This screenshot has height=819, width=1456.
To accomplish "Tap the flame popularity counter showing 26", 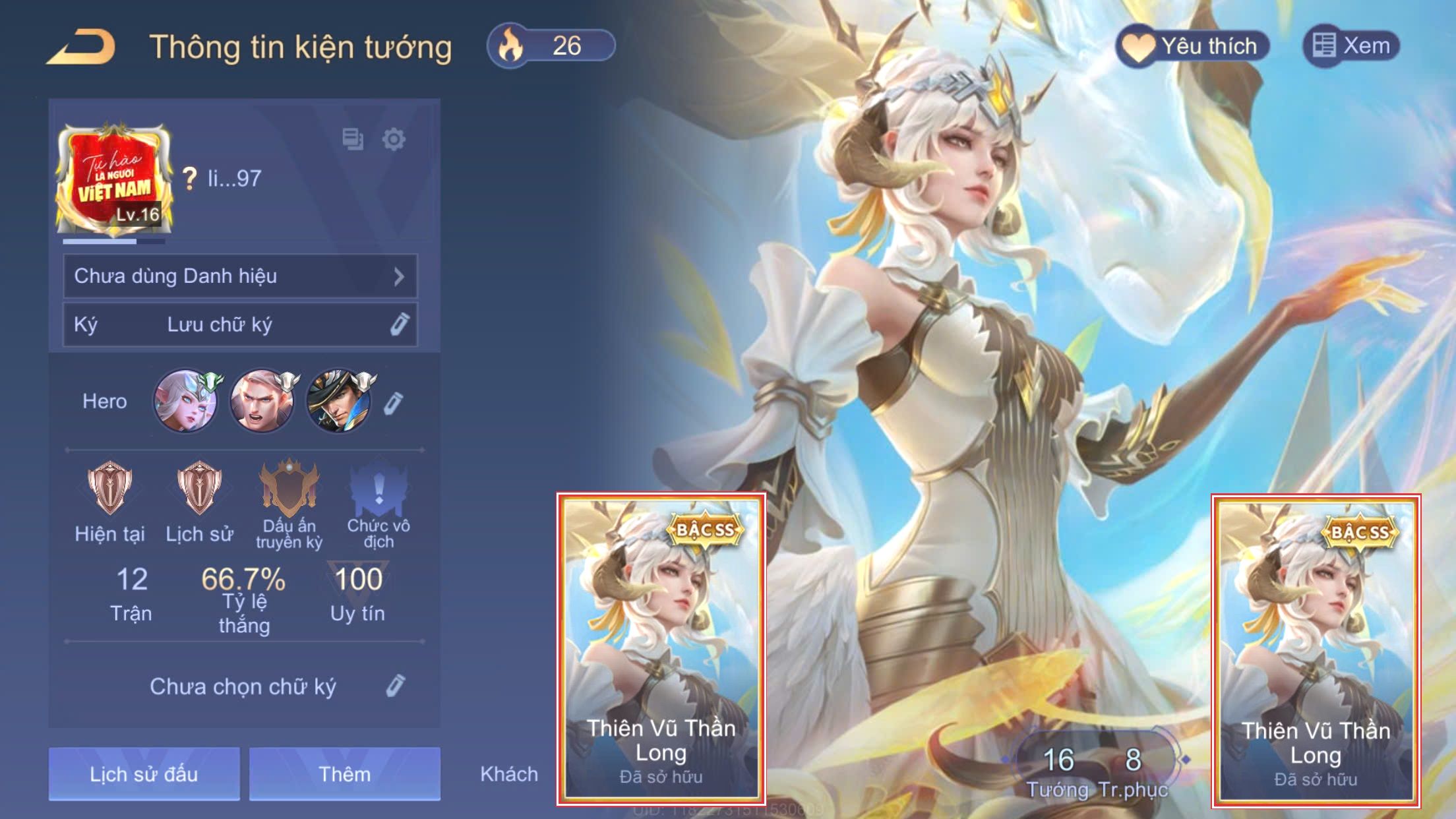I will (551, 46).
